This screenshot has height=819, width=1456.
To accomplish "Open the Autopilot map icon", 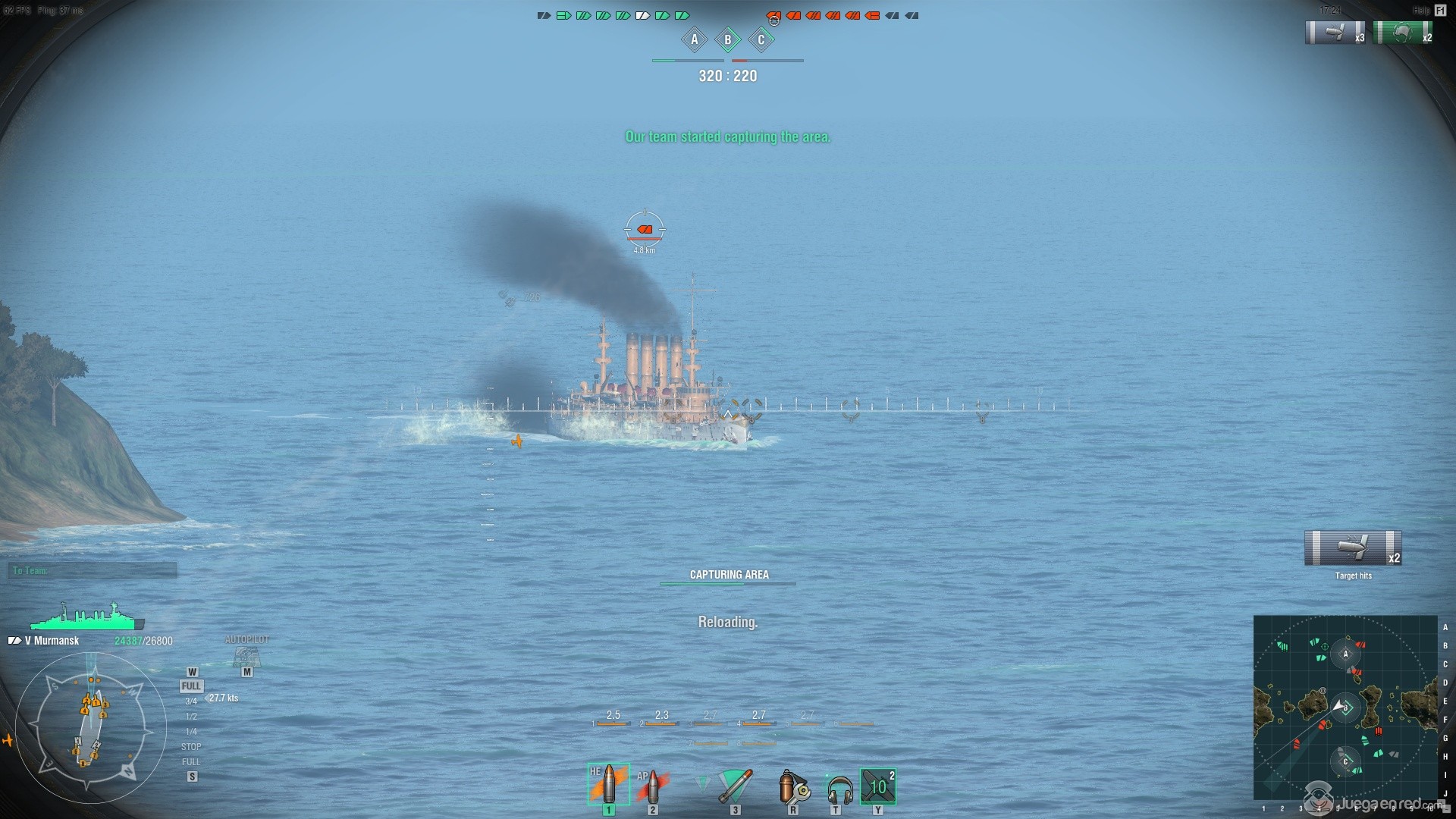I will coord(246,656).
